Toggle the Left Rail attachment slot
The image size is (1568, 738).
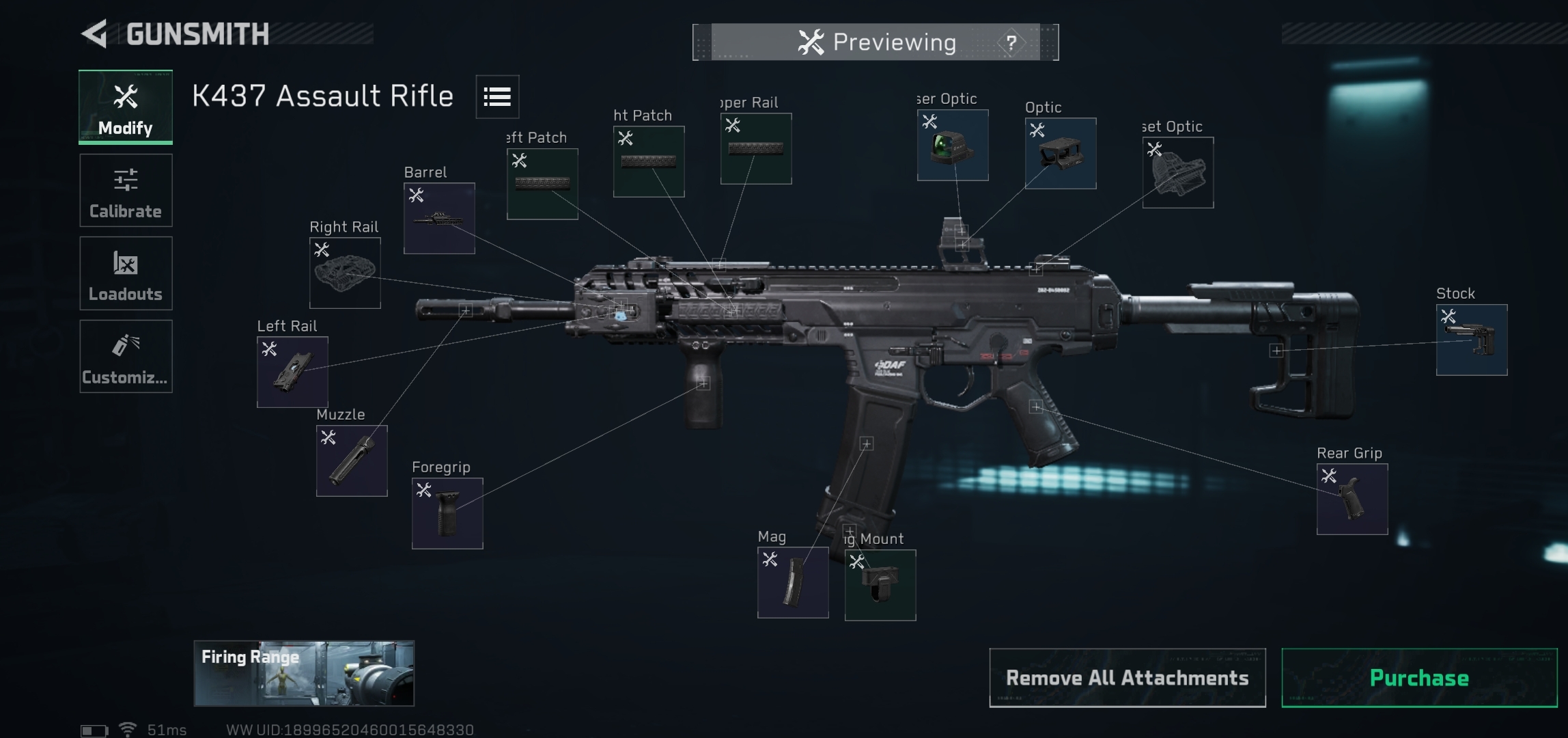pyautogui.click(x=294, y=372)
